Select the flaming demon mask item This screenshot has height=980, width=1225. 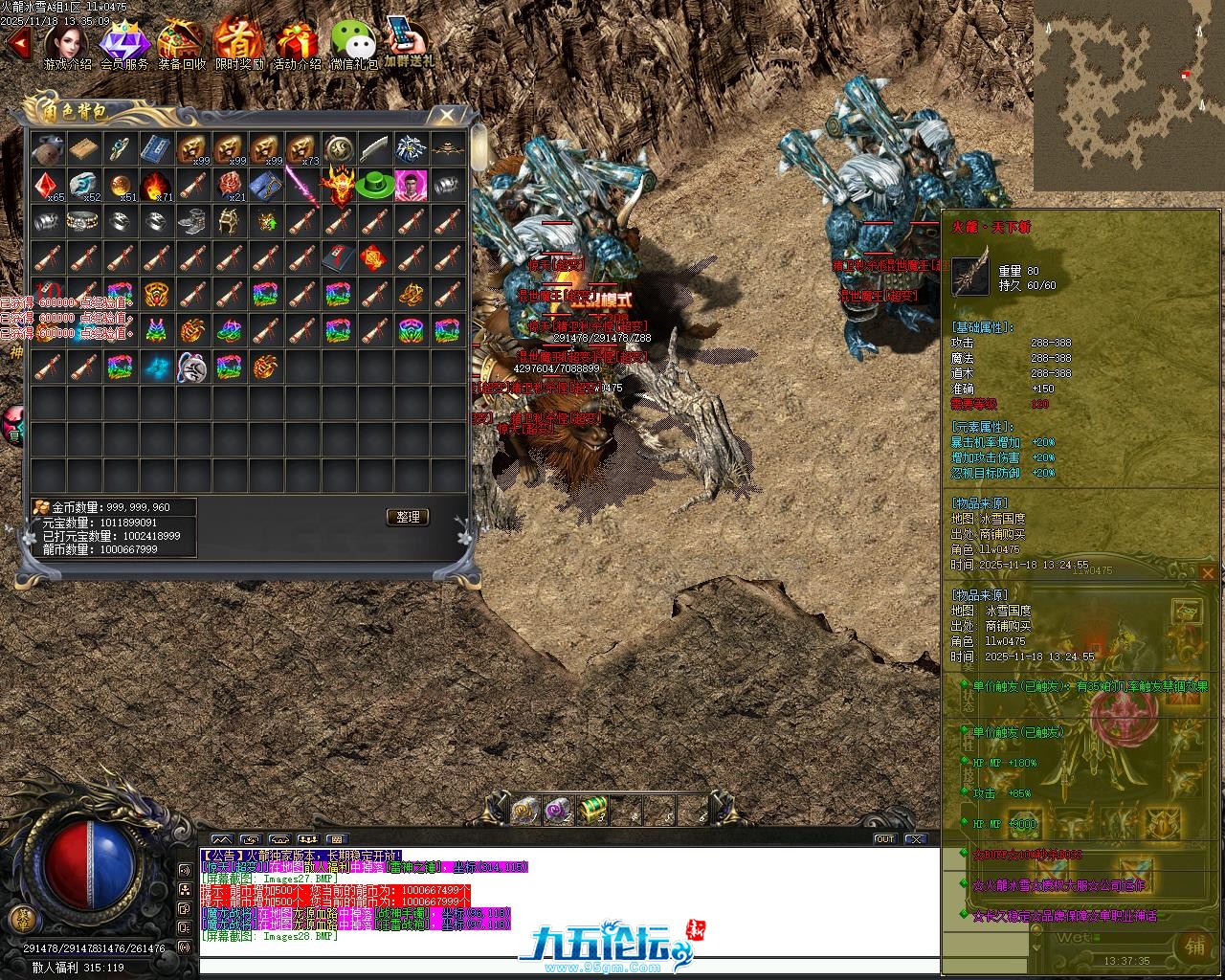[x=338, y=184]
